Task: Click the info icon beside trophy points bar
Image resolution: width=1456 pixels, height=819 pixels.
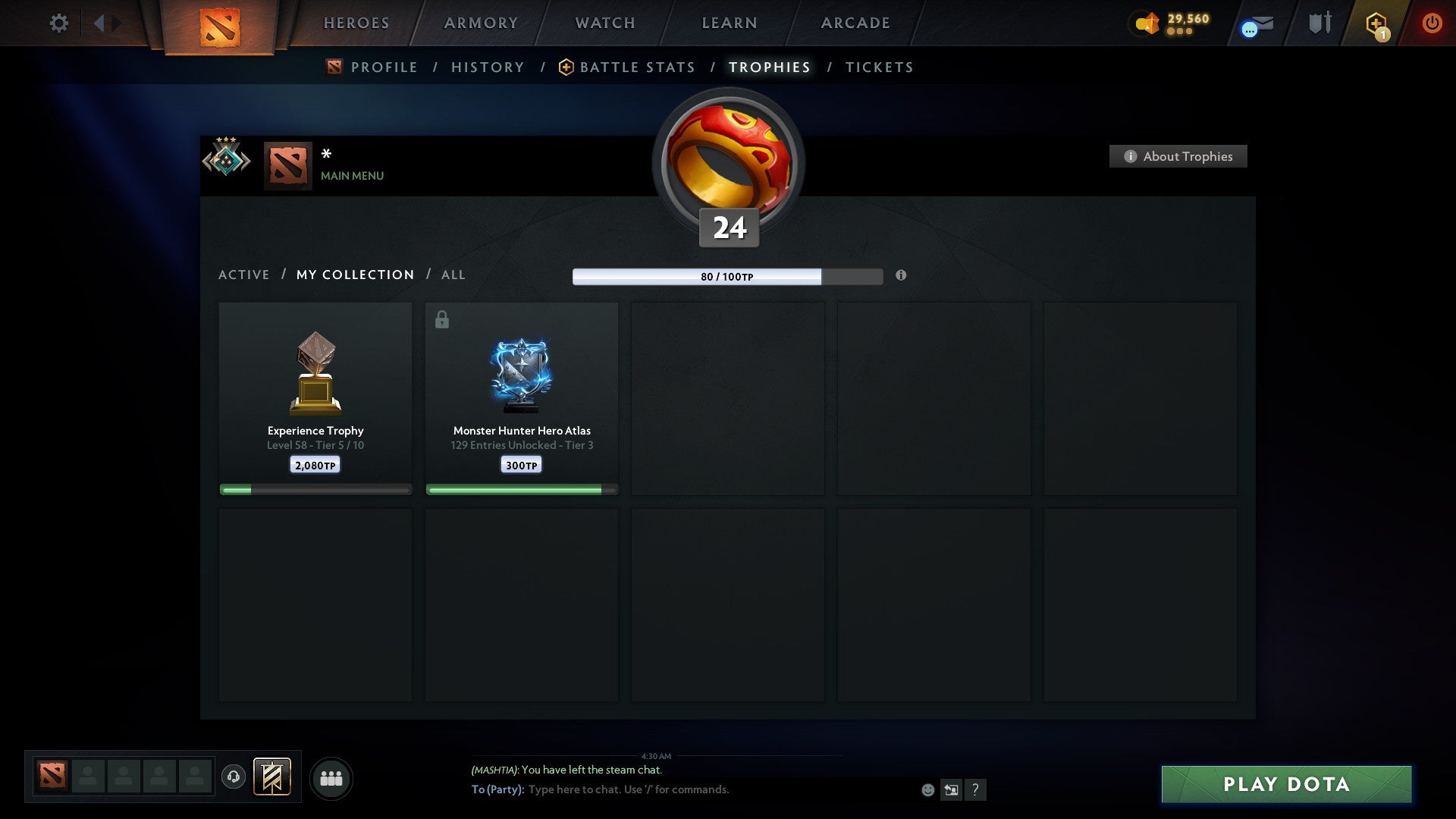Action: pos(901,276)
